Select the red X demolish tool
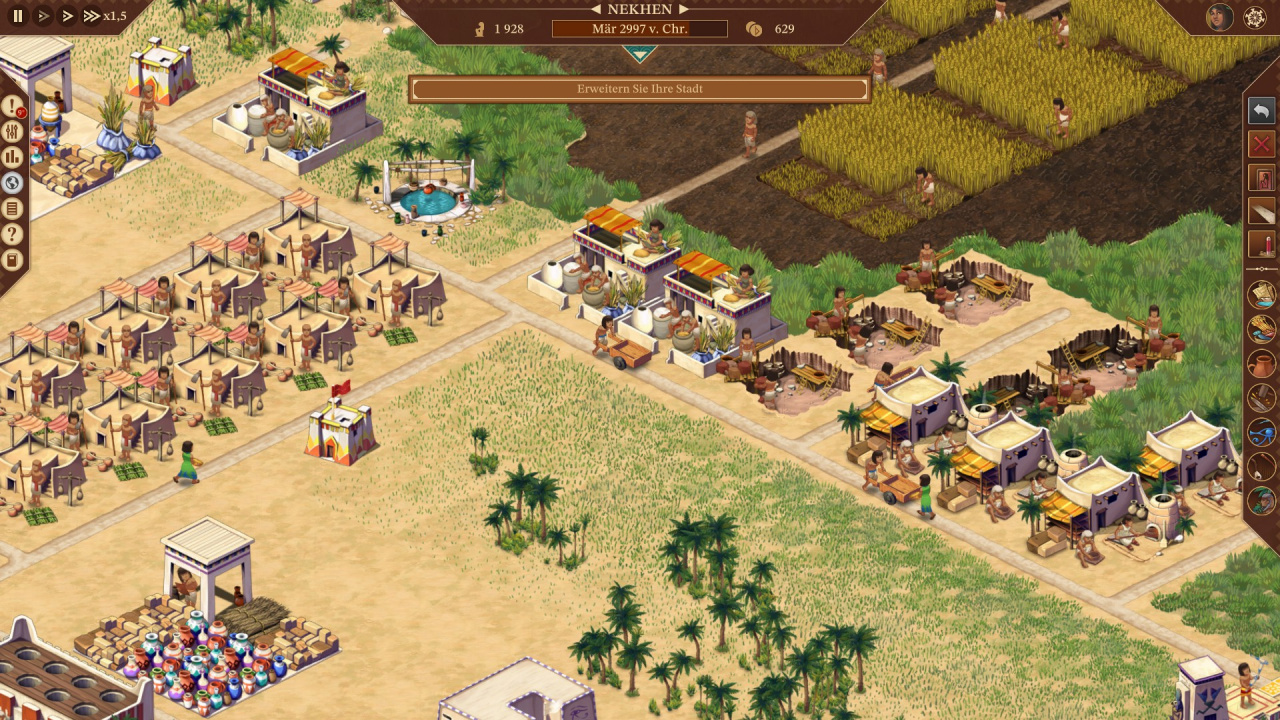1280x720 pixels. point(1262,144)
